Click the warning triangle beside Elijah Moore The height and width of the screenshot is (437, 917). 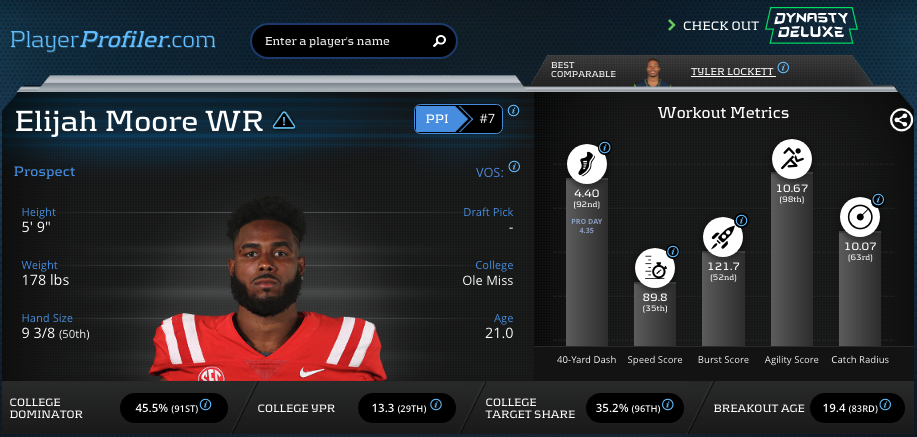pyautogui.click(x=284, y=121)
